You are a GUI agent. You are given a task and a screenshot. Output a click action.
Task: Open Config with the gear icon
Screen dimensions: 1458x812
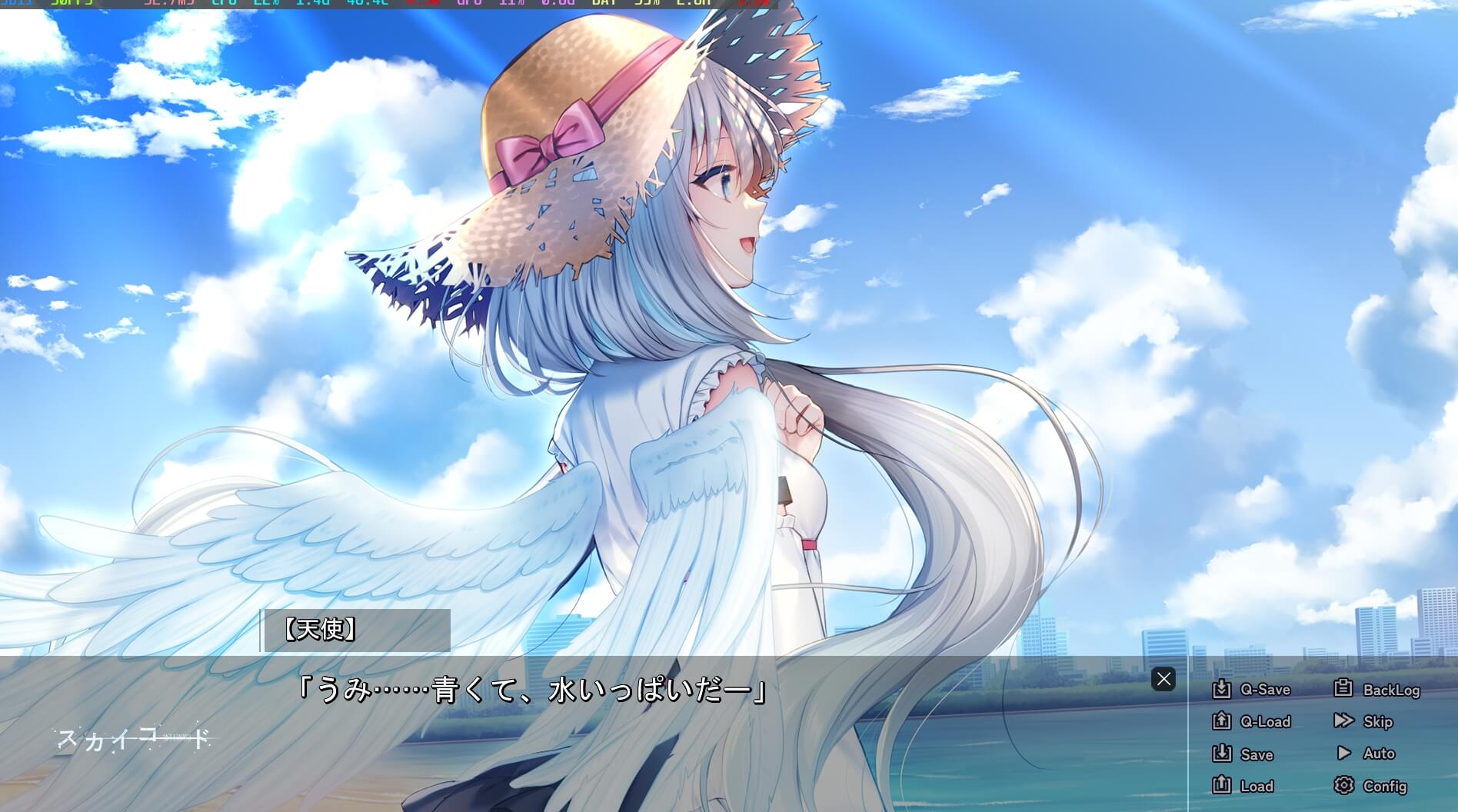point(1344,785)
